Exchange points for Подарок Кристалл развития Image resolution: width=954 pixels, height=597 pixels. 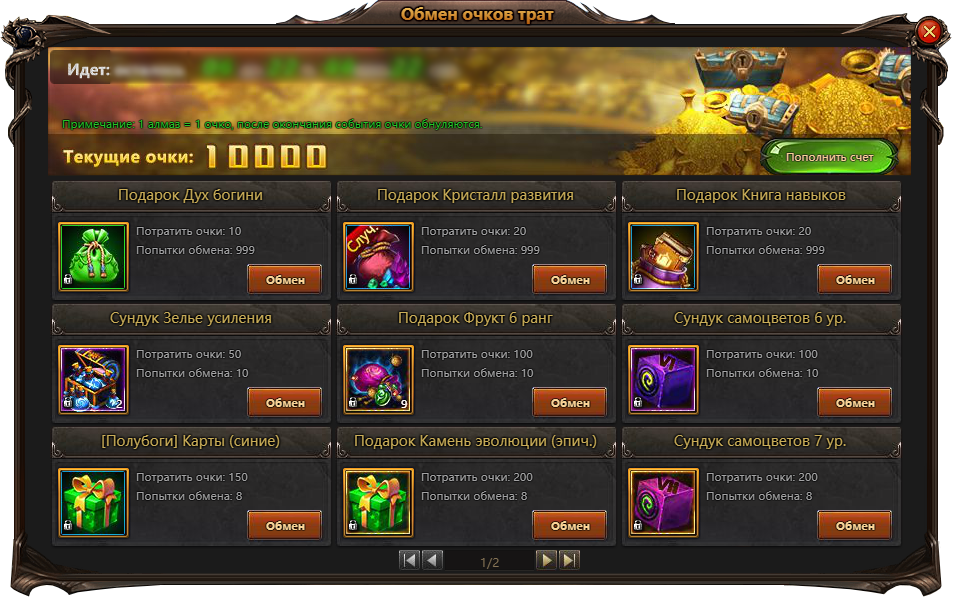569,280
